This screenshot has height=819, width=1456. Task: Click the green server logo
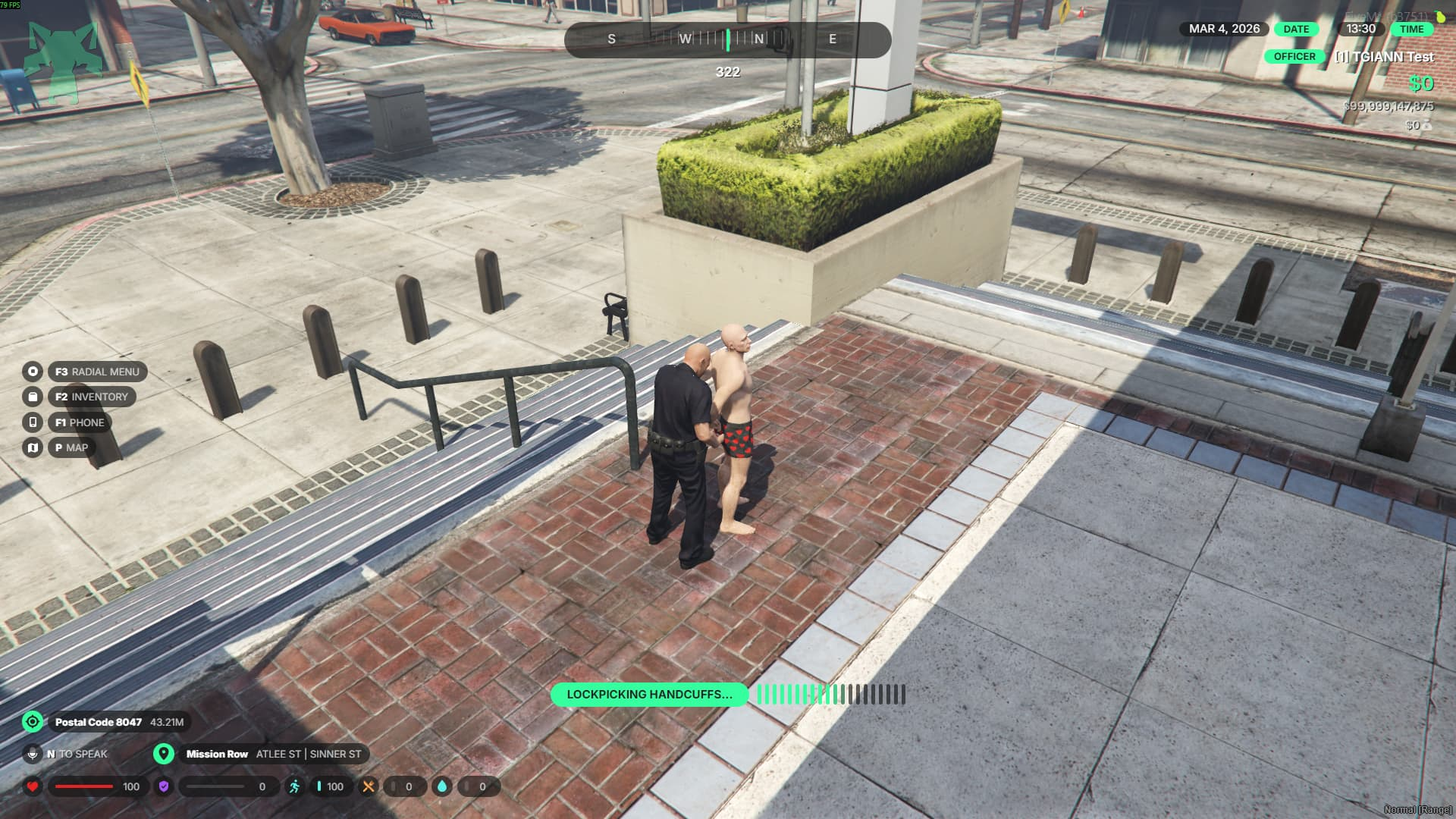[62, 62]
